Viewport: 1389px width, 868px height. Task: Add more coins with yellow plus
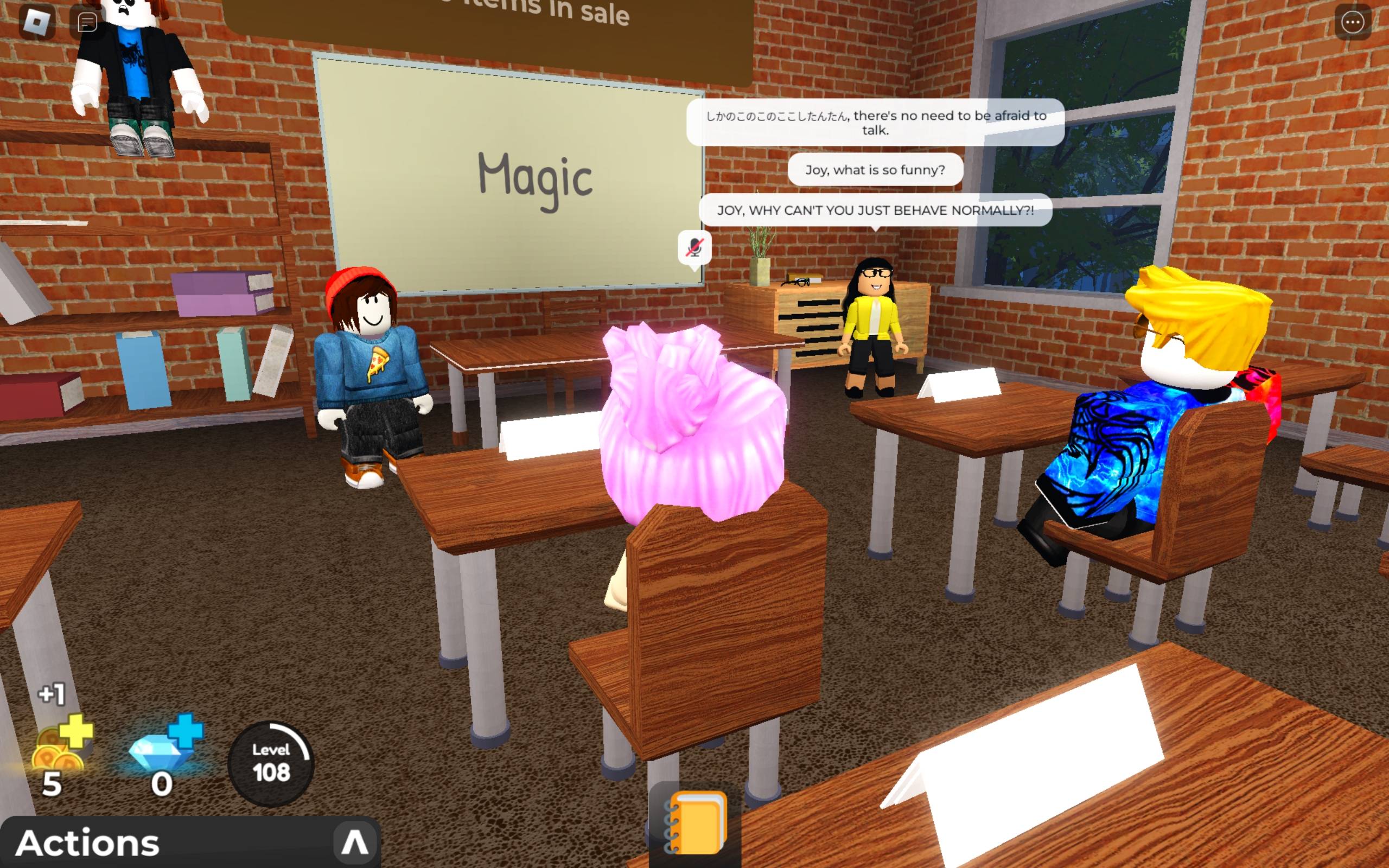77,731
